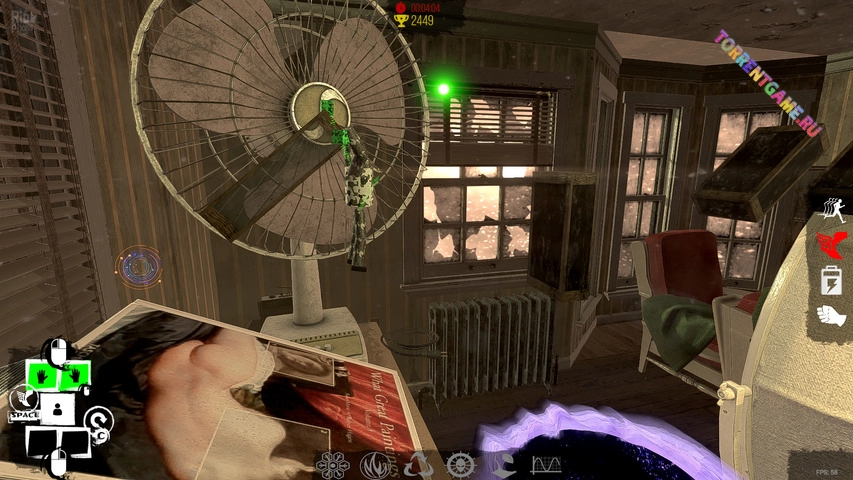The width and height of the screenshot is (853, 480).
Task: Select the battery lightning power icon
Action: tap(831, 281)
